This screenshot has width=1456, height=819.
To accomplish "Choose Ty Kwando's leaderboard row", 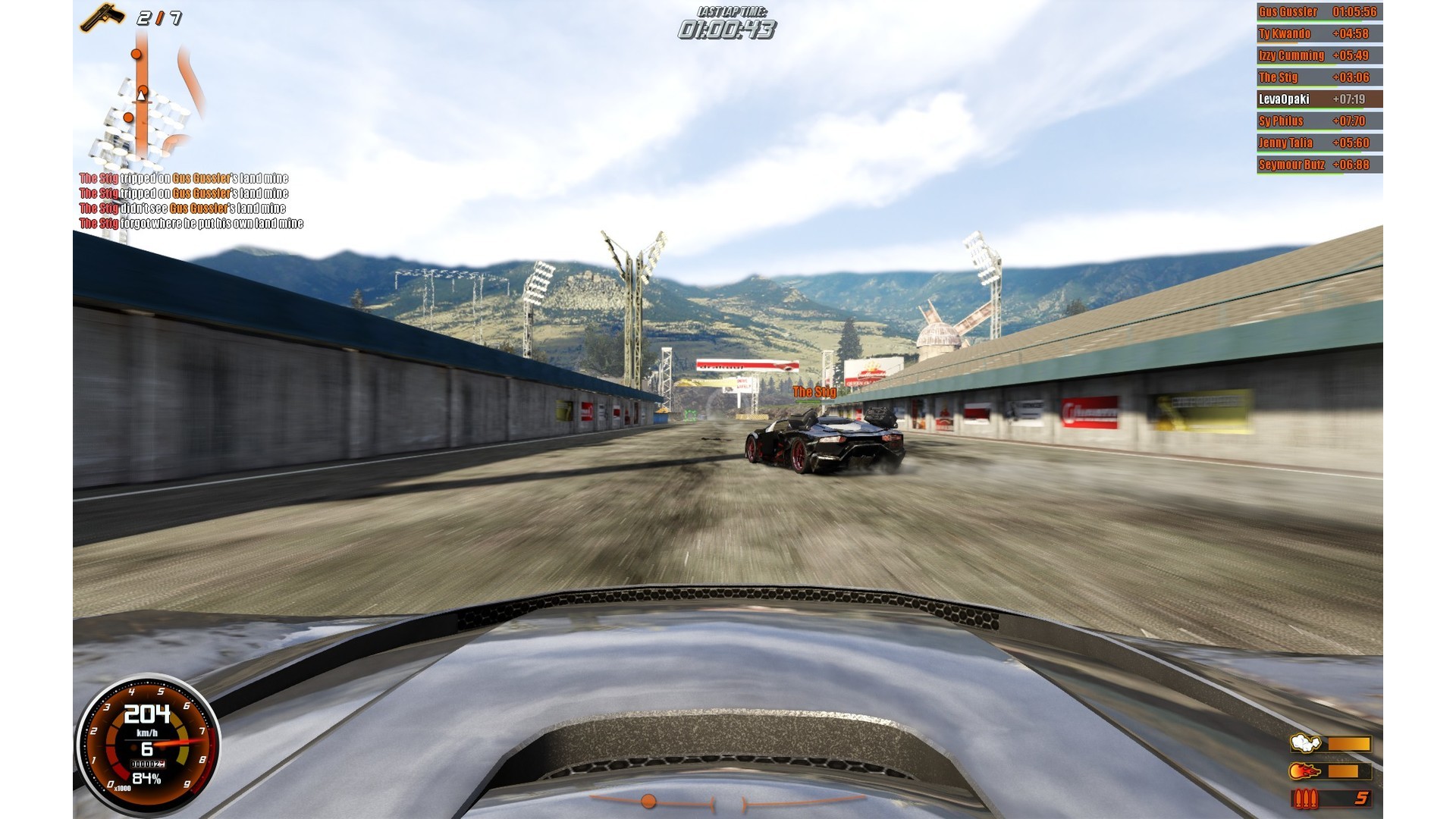I will 1319,34.
